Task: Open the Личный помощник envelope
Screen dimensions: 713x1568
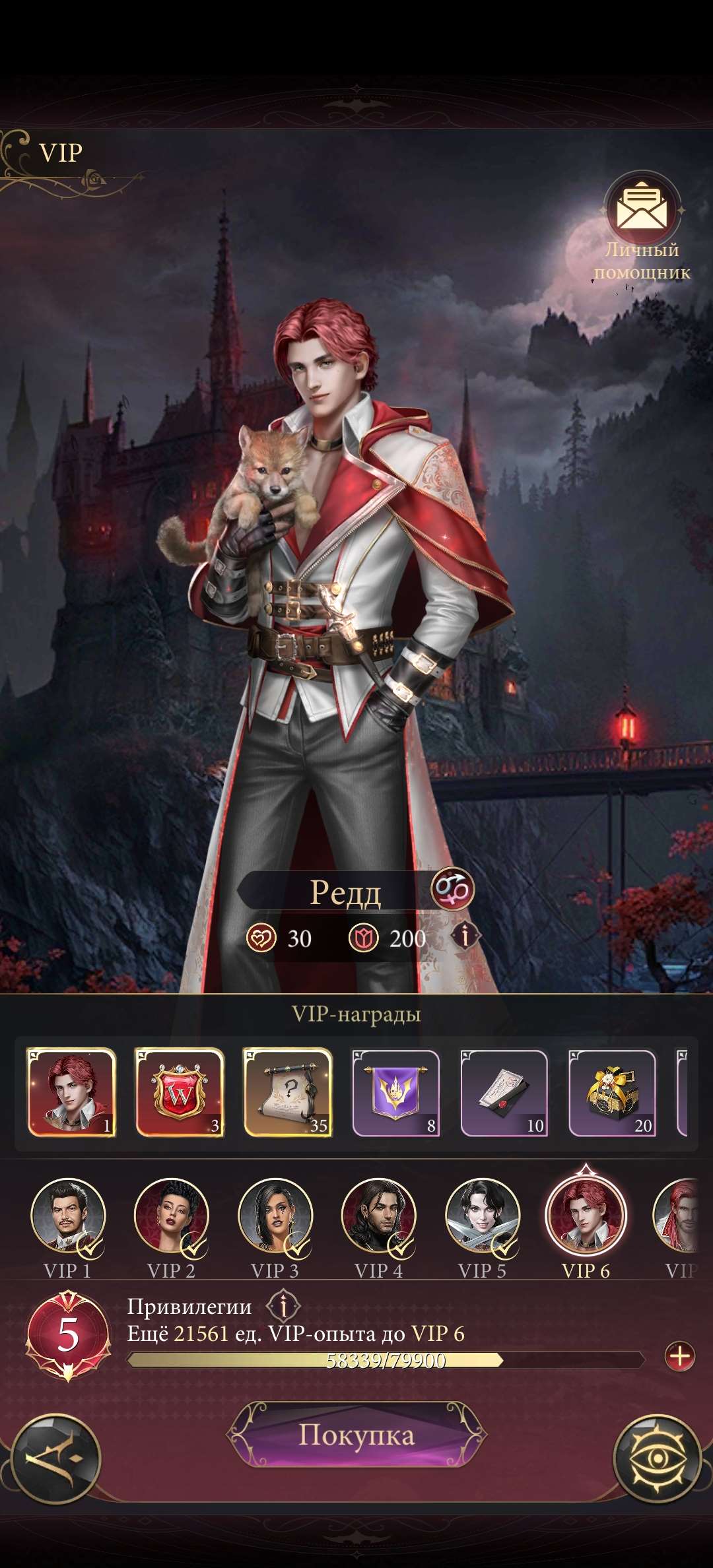Action: 642,211
